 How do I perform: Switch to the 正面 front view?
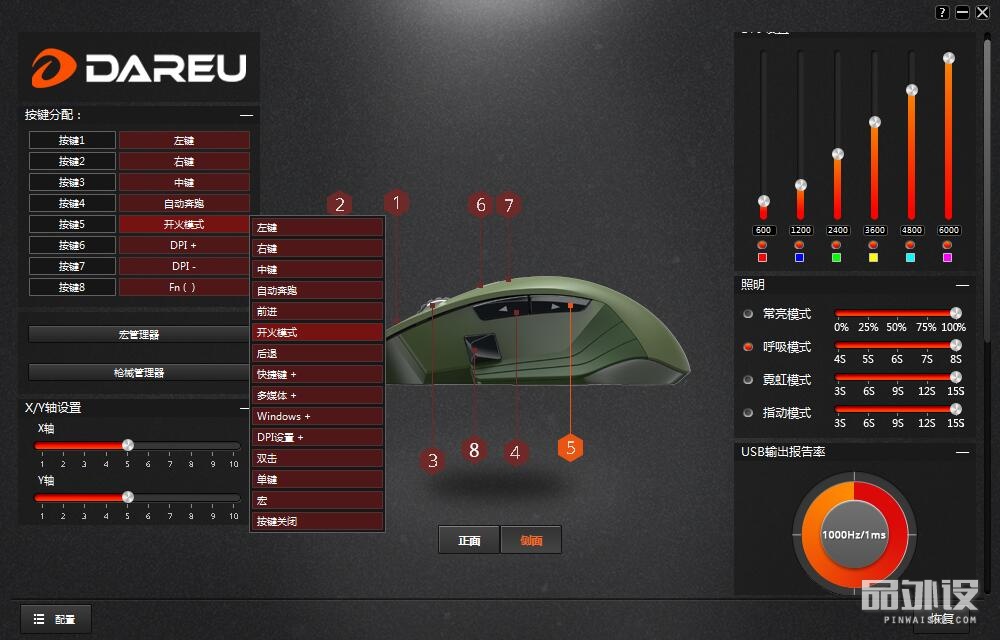tap(469, 540)
